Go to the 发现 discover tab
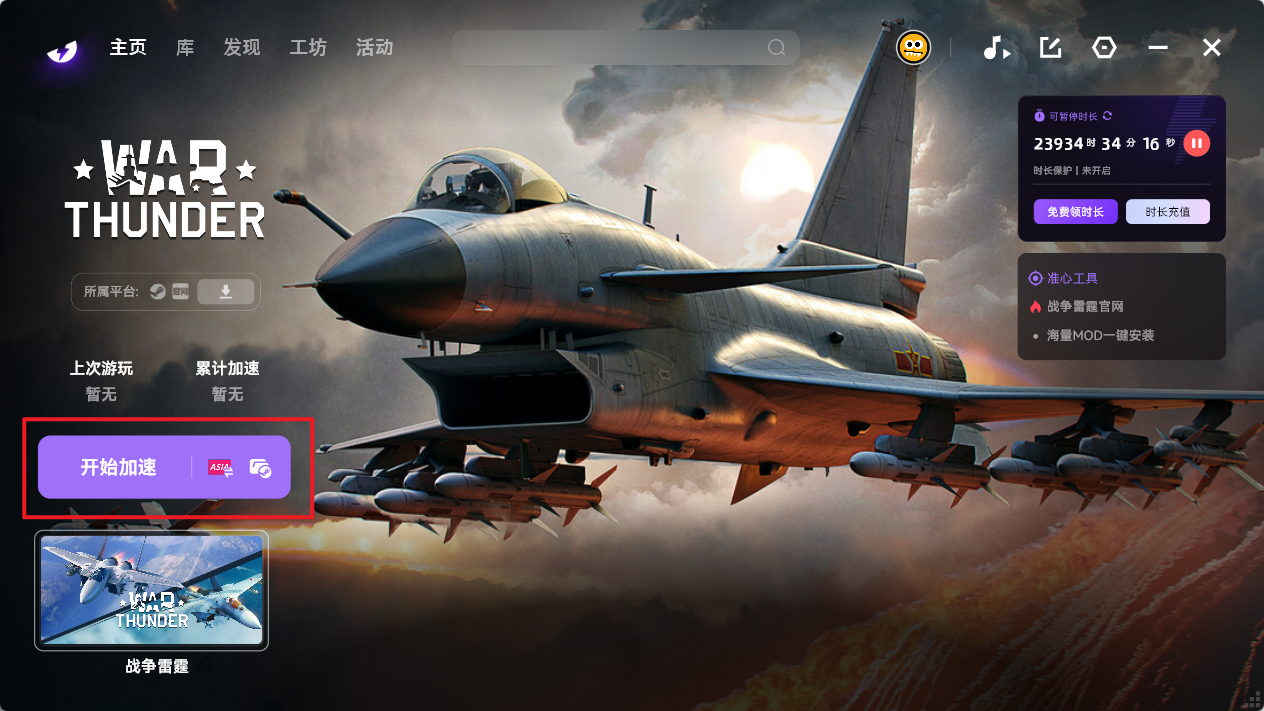Image resolution: width=1264 pixels, height=711 pixels. click(242, 48)
